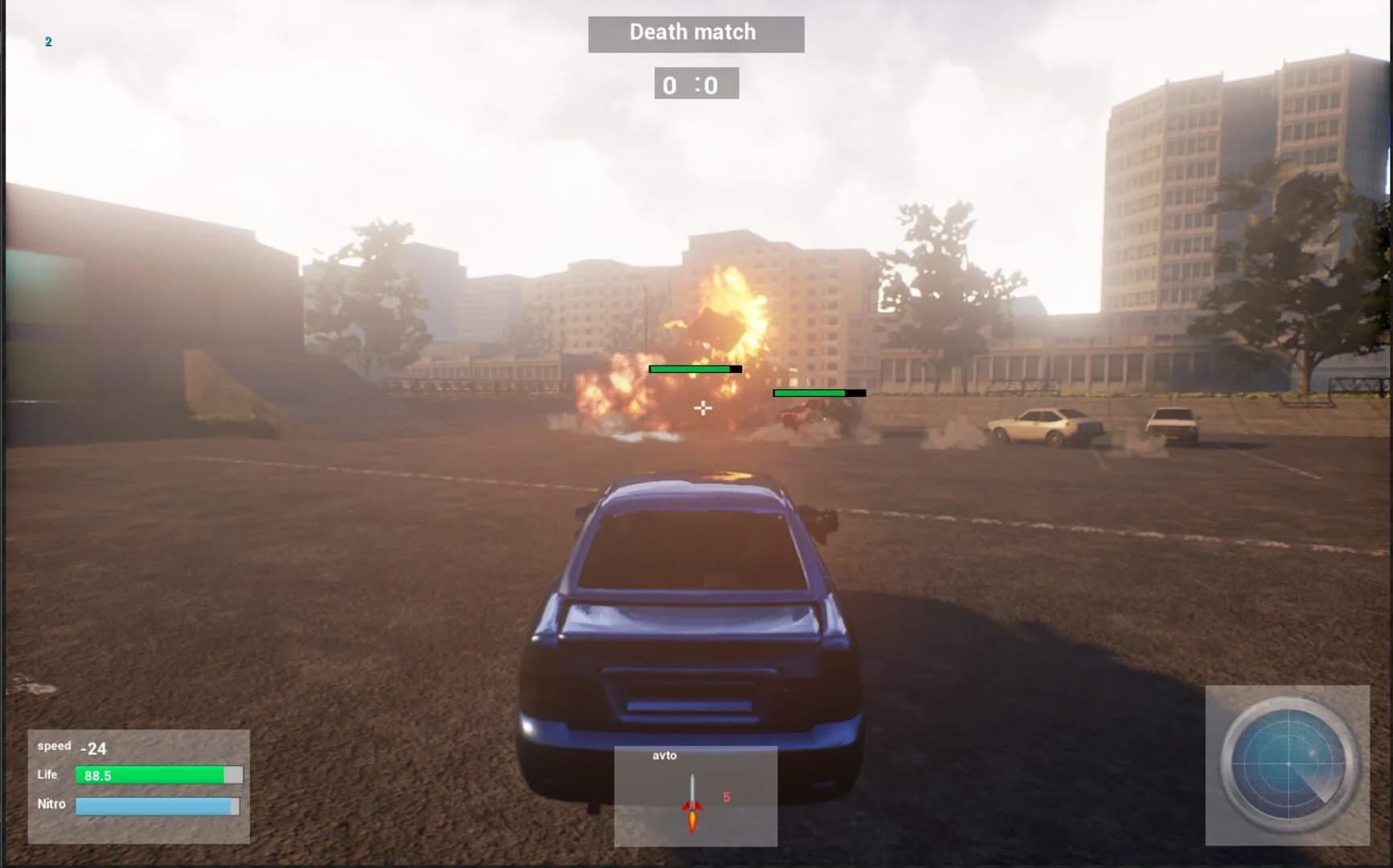
Task: Click the right enemy health bar
Action: pos(817,393)
